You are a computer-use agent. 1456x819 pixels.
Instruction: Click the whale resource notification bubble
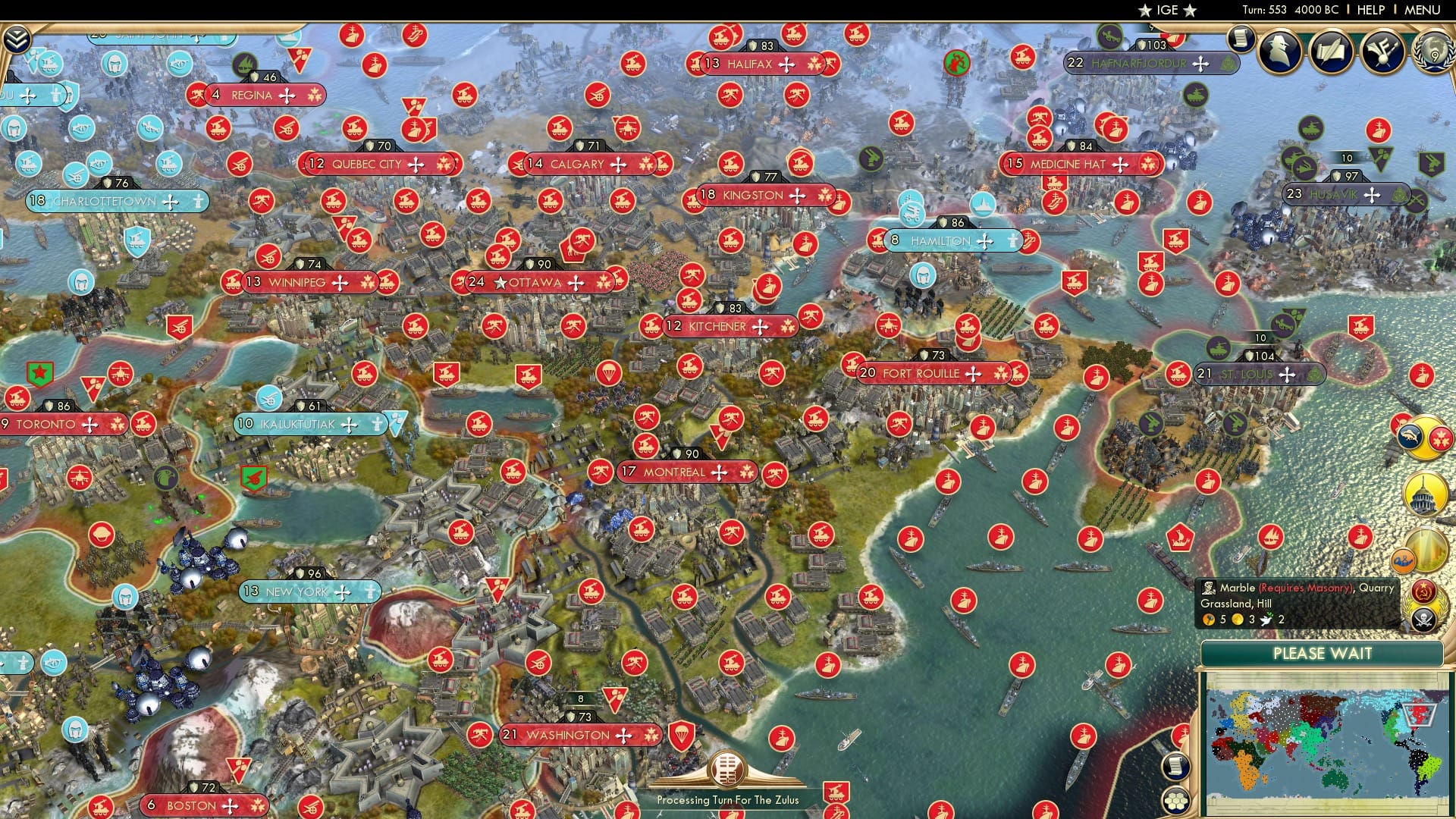1410,434
